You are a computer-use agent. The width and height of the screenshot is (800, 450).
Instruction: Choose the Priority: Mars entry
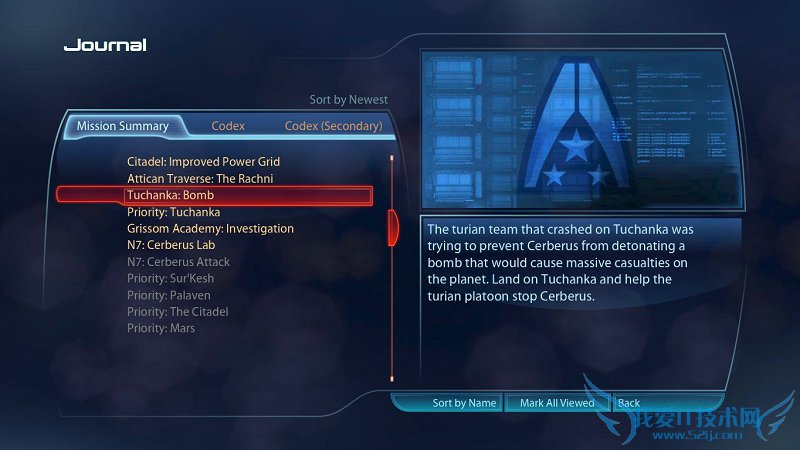(x=161, y=328)
